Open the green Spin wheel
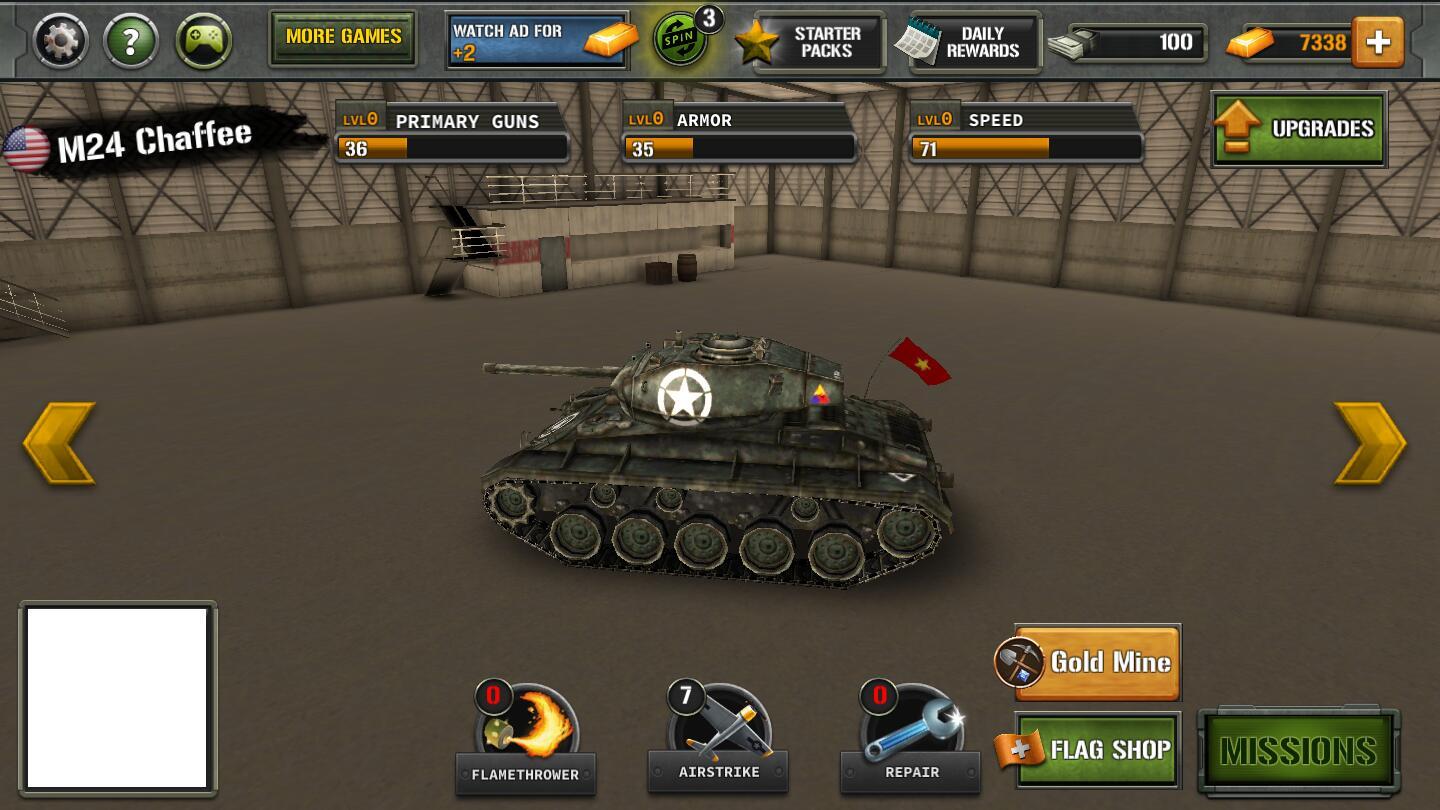Screen dimensions: 1440x810 681,41
